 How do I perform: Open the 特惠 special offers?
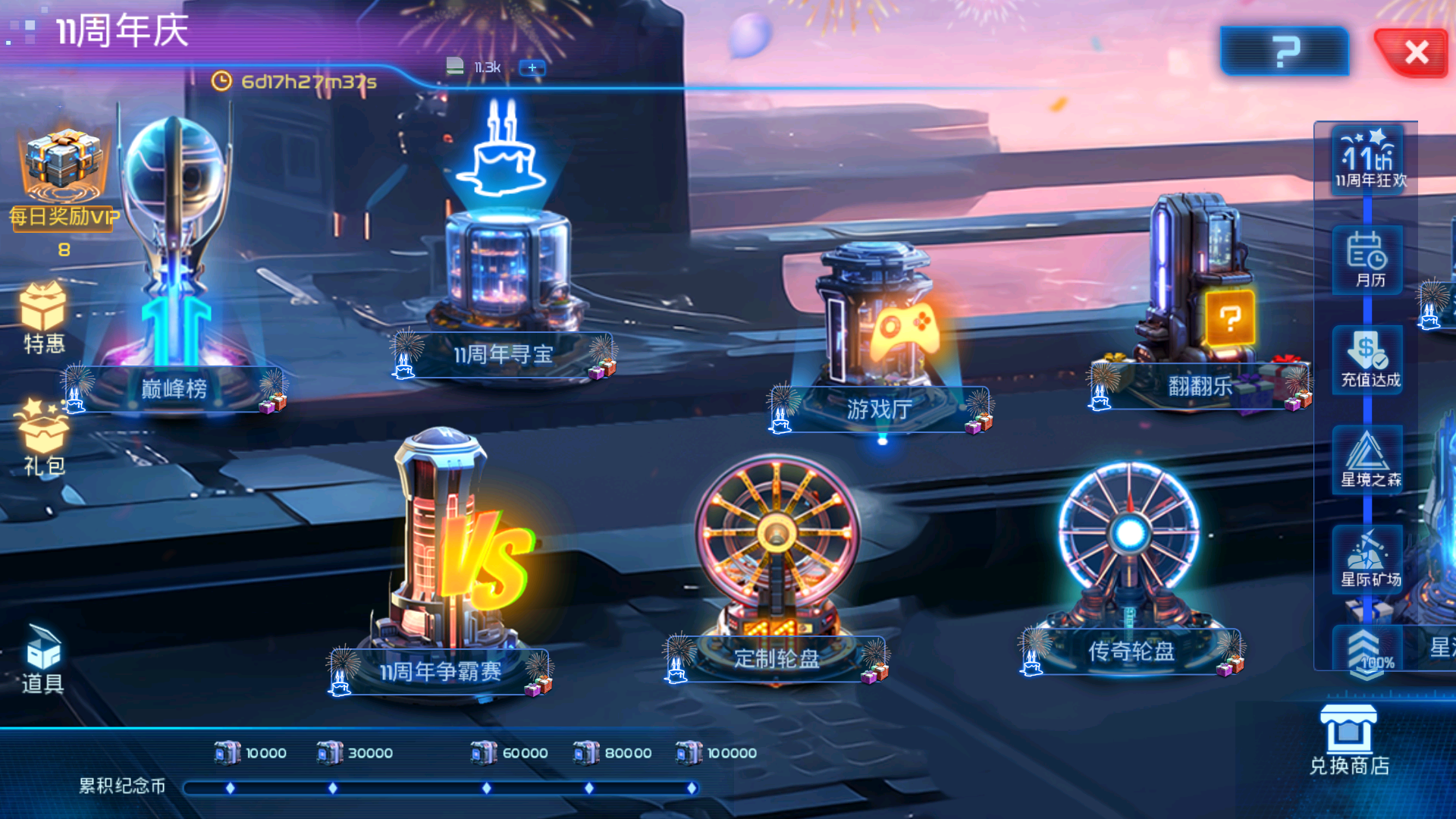(x=44, y=318)
